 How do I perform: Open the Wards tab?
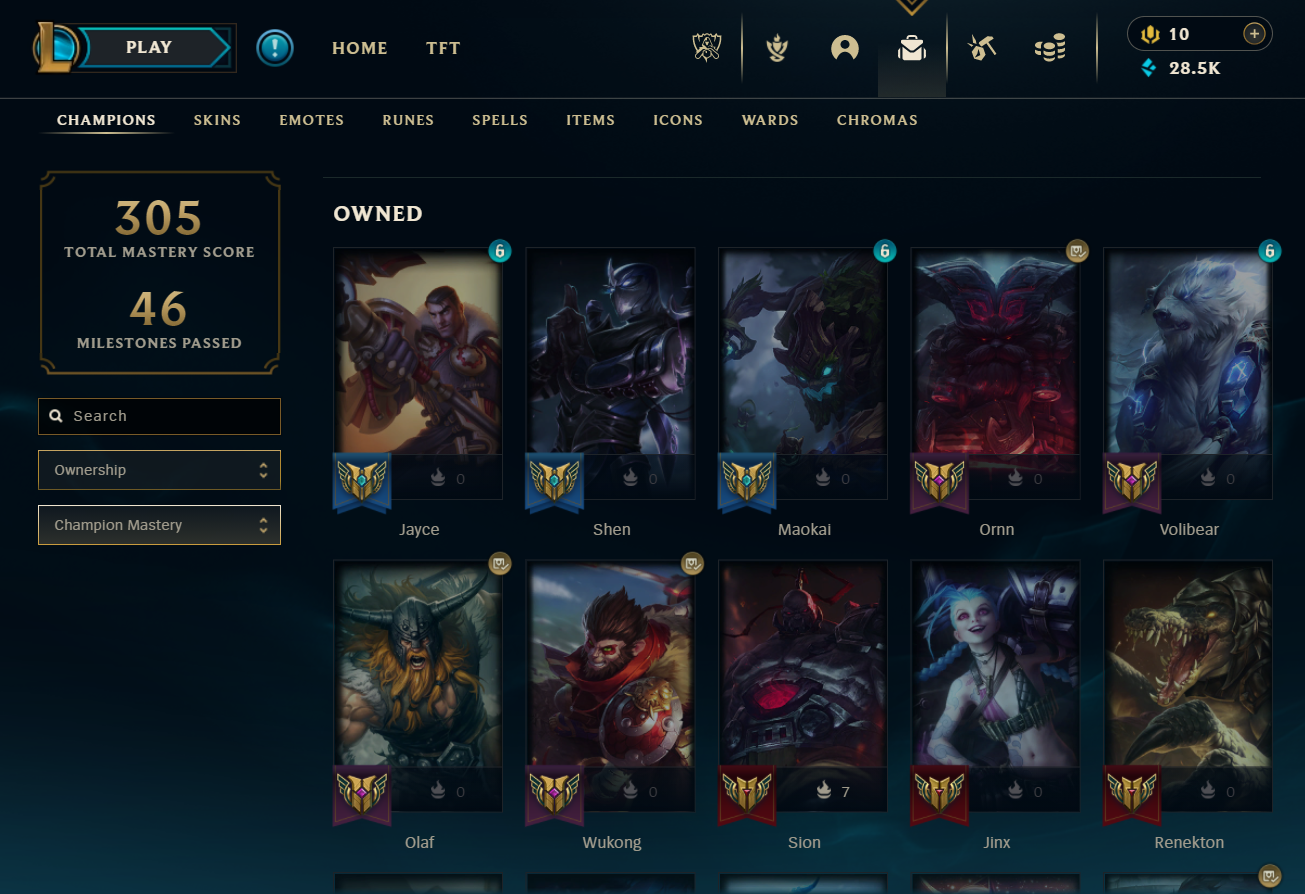pos(770,120)
